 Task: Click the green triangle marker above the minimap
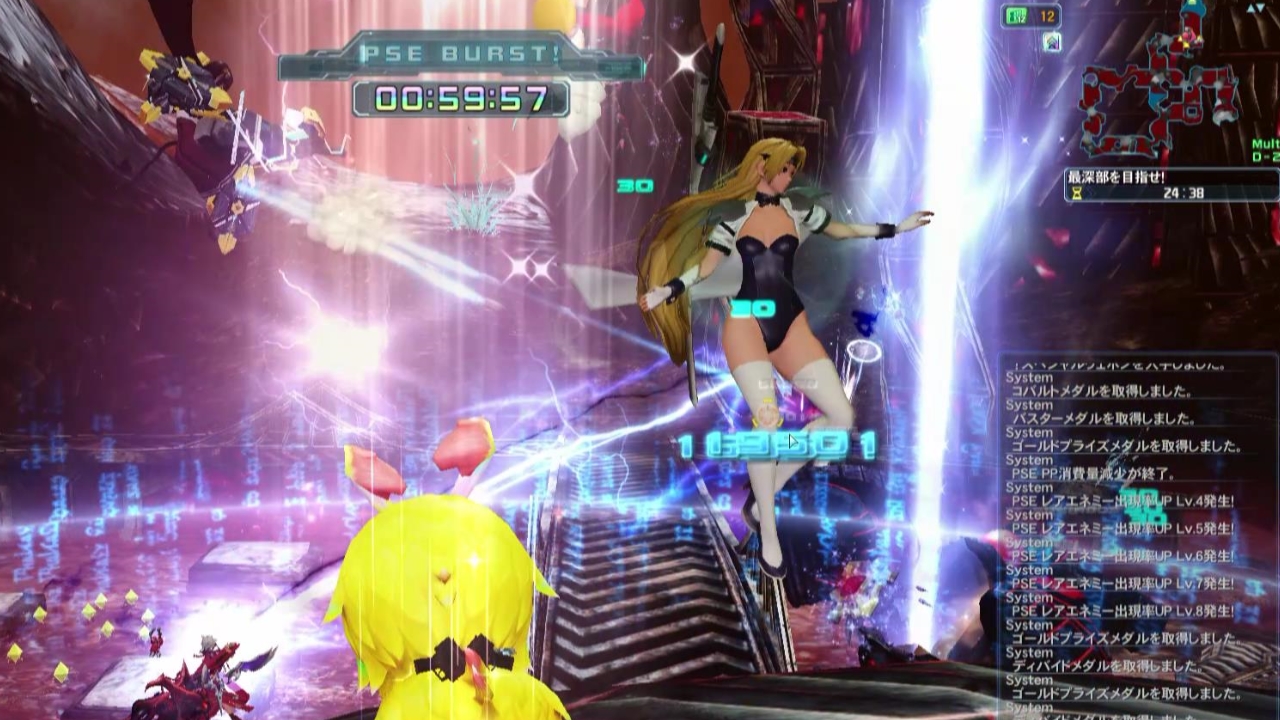pyautogui.click(x=1191, y=4)
